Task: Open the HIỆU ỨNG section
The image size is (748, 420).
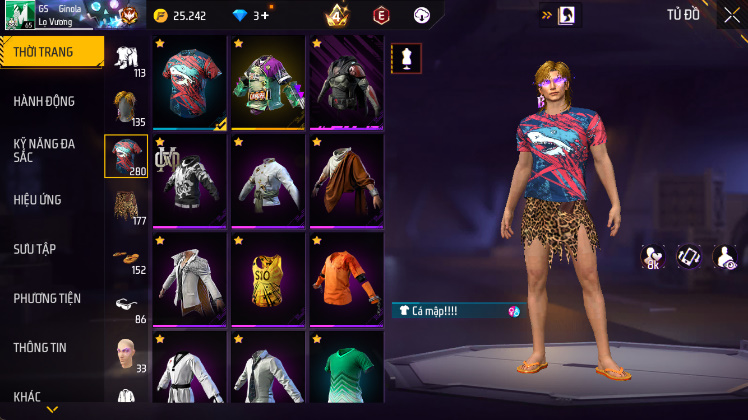Action: tap(38, 199)
